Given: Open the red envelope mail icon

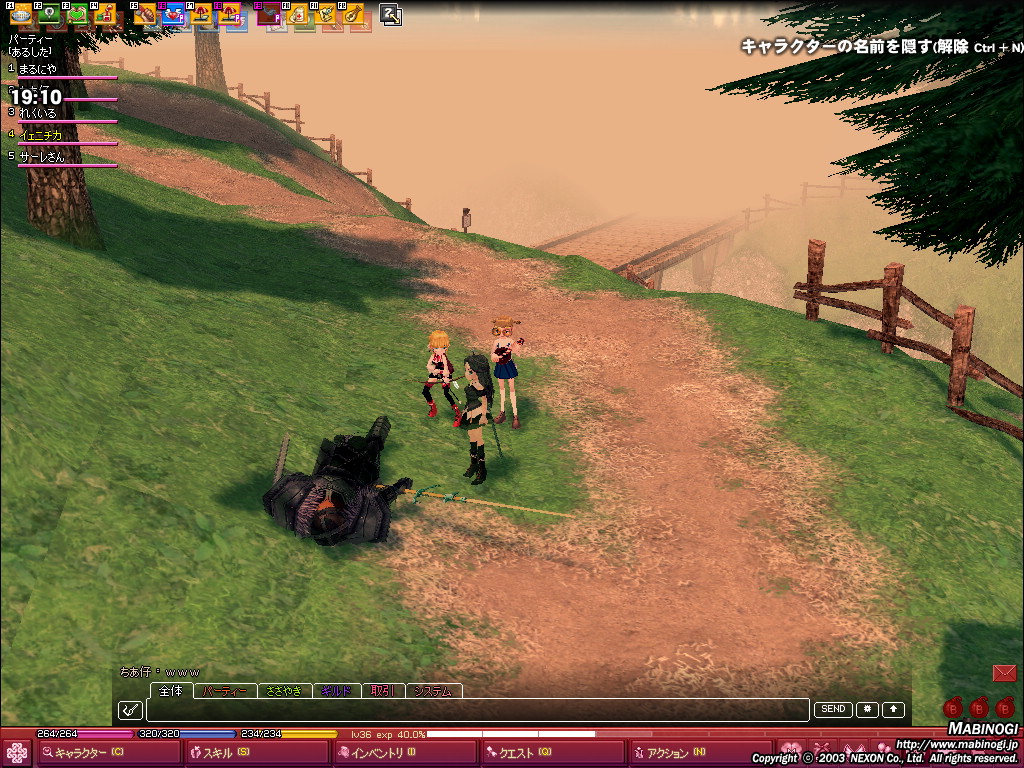Looking at the screenshot, I should click(1004, 673).
